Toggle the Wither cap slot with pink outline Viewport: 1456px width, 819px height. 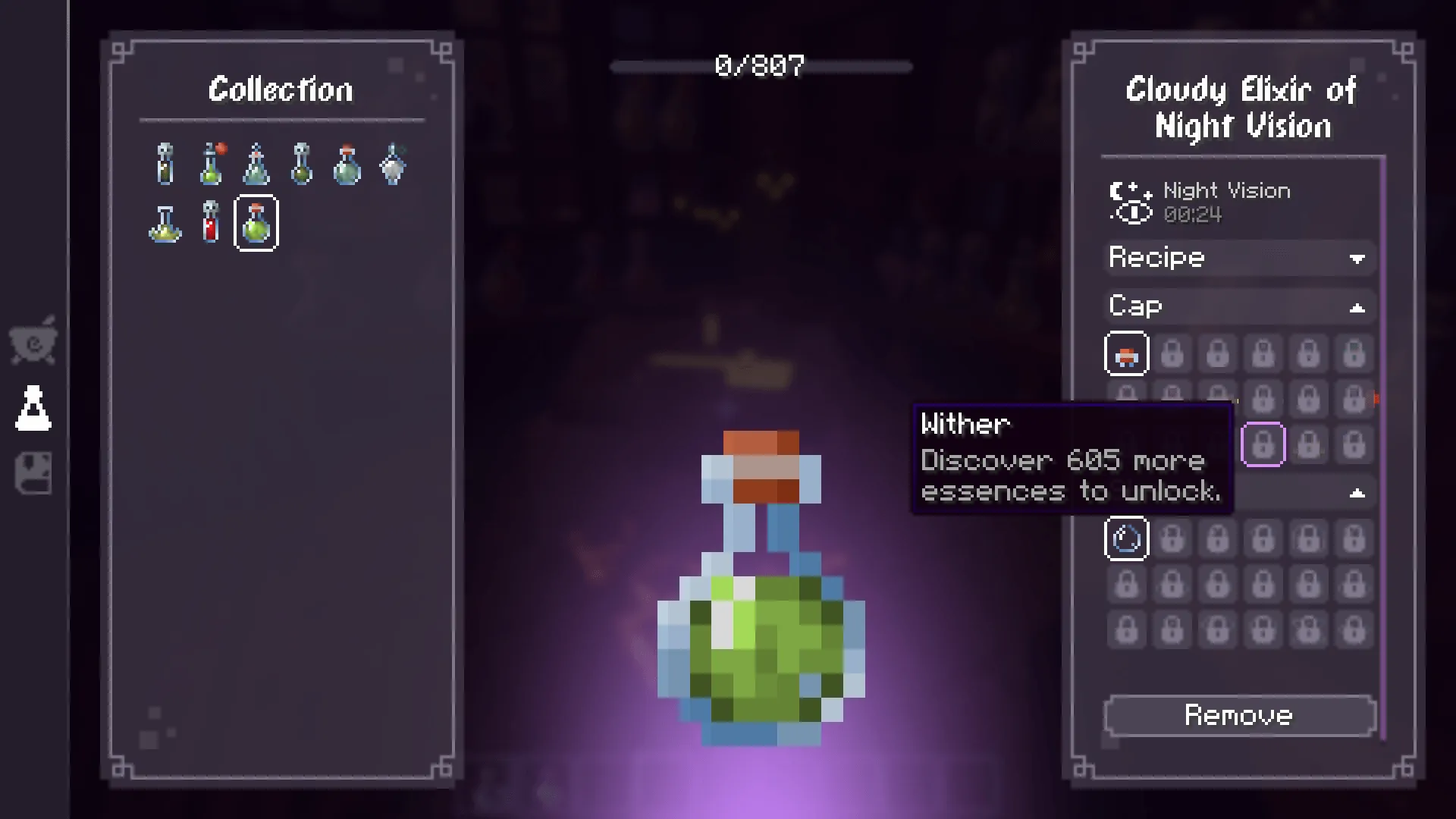click(1263, 445)
